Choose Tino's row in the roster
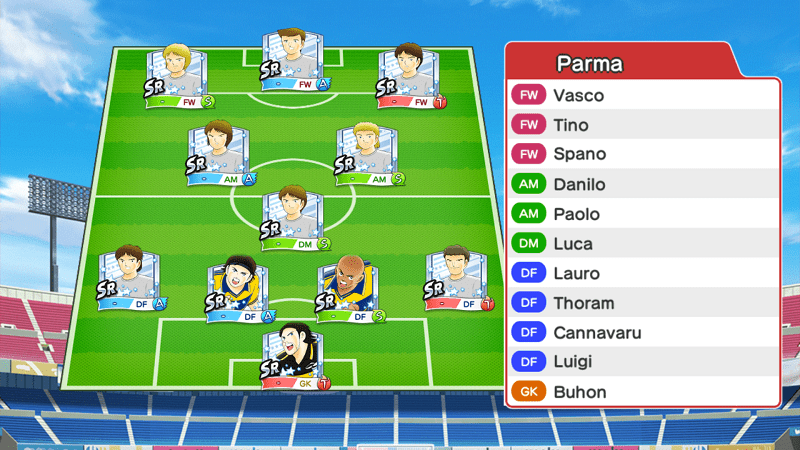800x450 pixels. pyautogui.click(x=642, y=125)
